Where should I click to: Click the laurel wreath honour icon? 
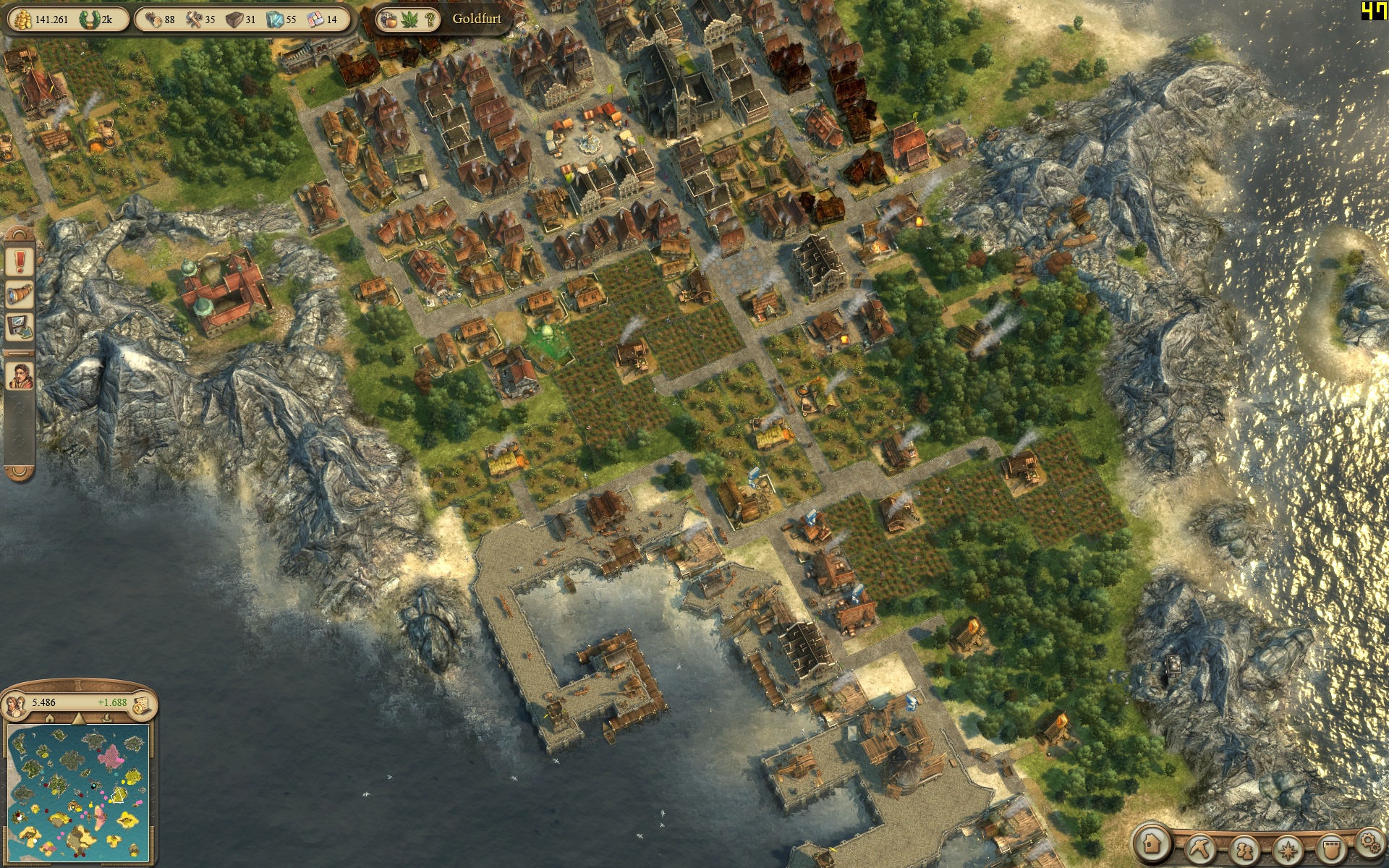(91, 20)
